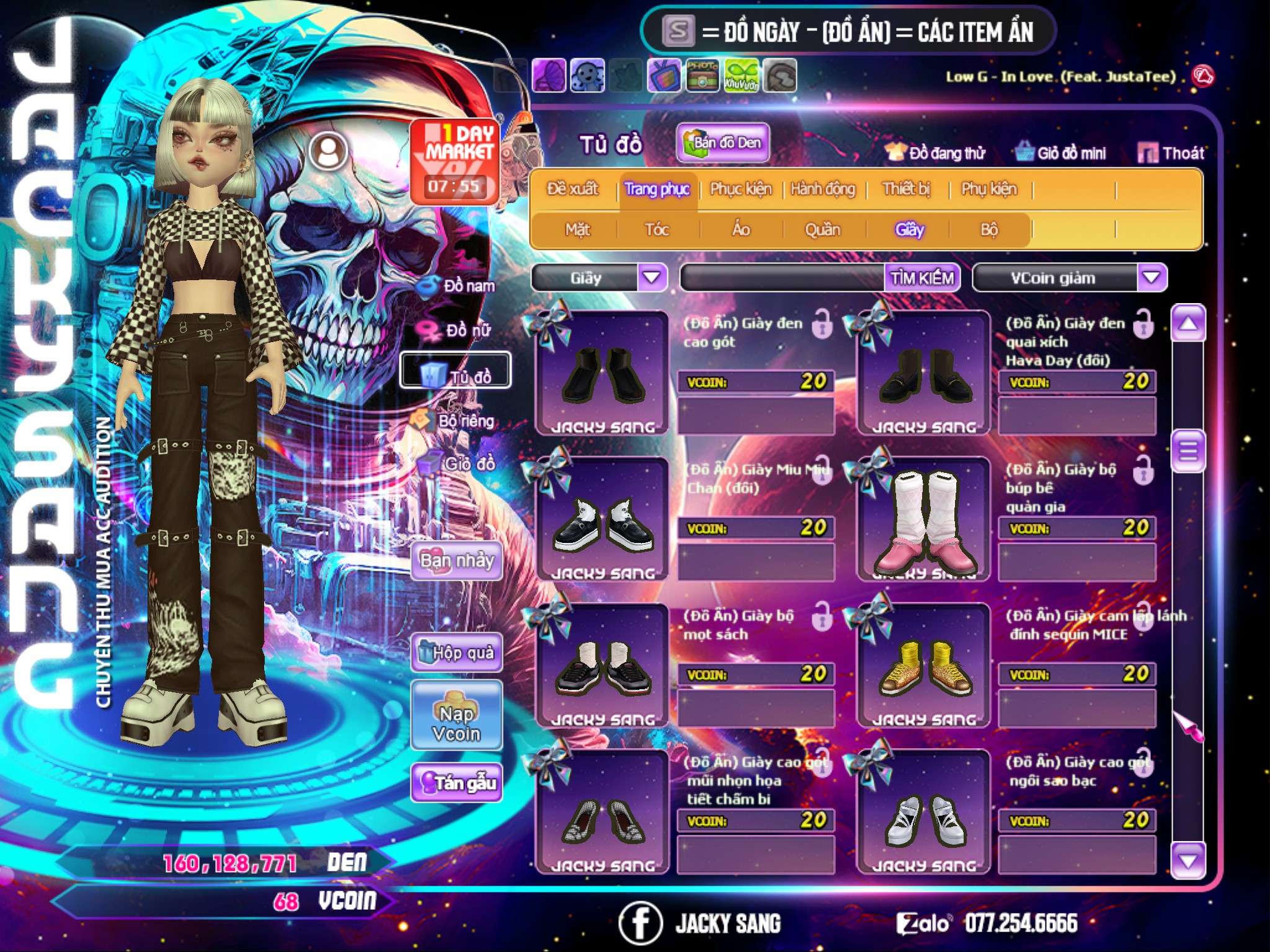Open the Đồ nữ section
The image size is (1270, 952).
[458, 330]
